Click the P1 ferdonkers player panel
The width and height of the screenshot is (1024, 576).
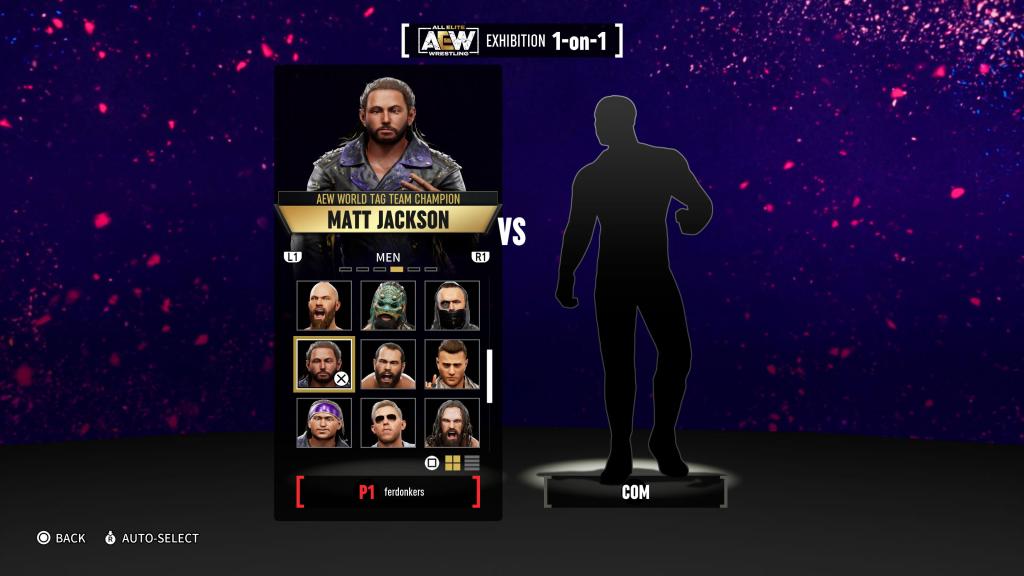[388, 492]
